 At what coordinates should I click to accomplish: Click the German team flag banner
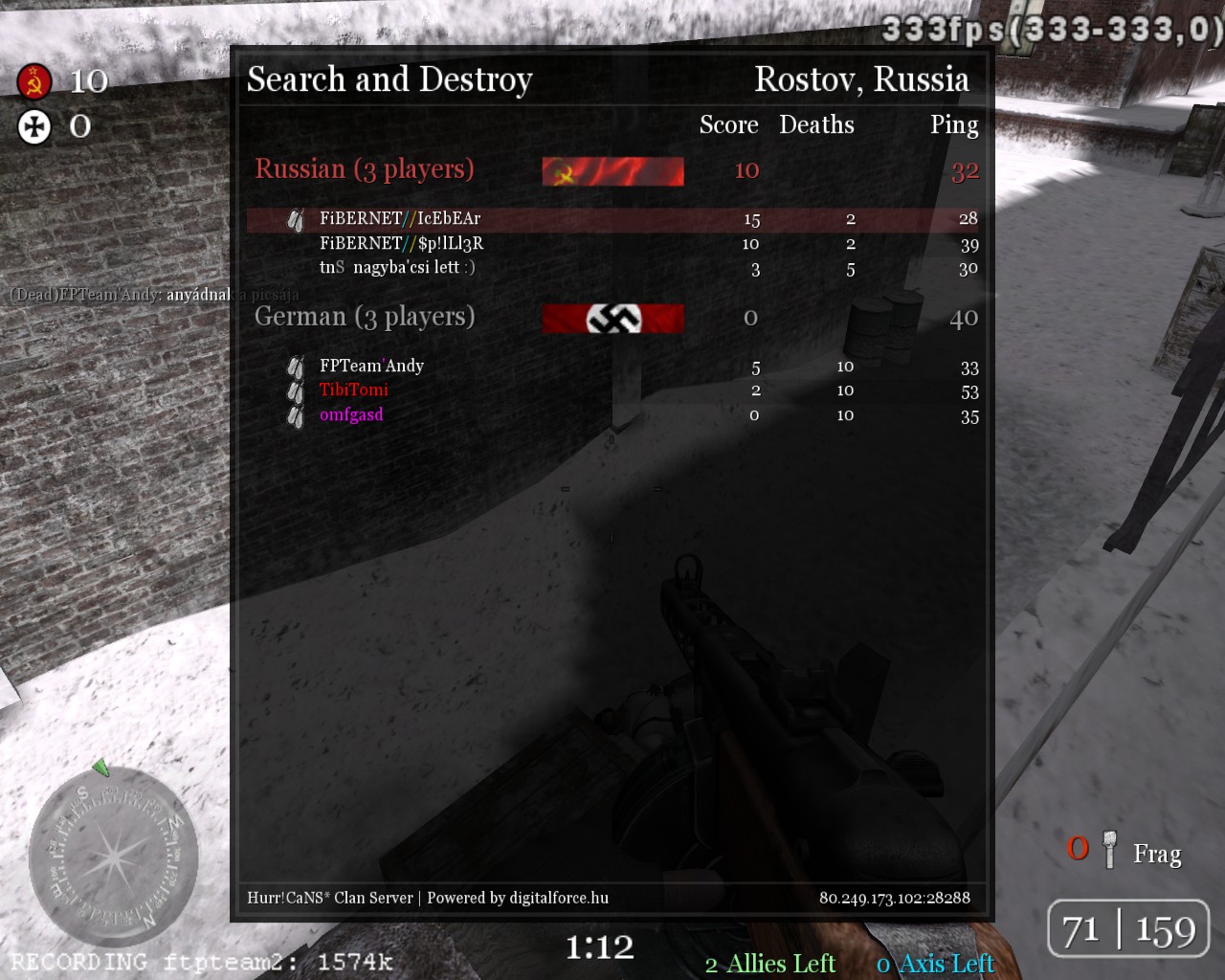pyautogui.click(x=612, y=319)
